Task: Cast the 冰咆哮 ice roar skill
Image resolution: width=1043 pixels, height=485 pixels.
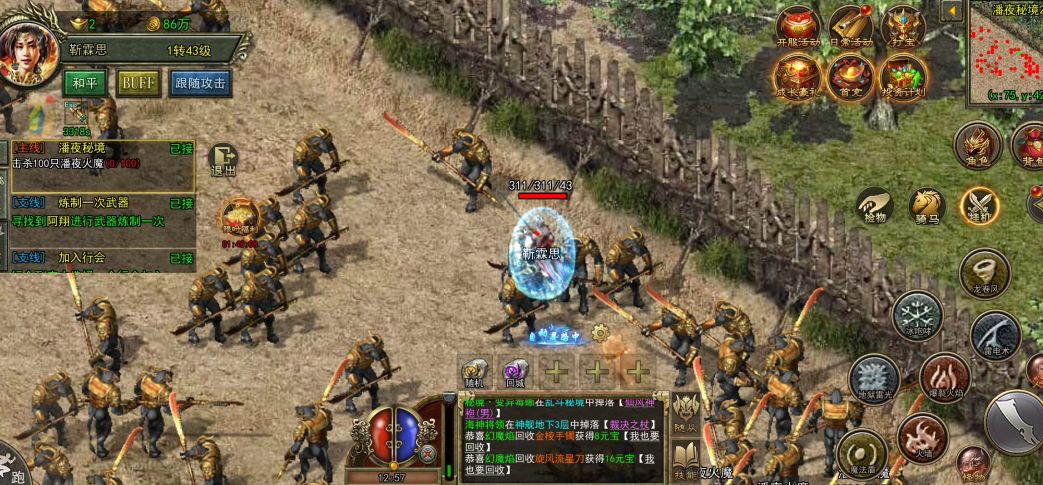Action: coord(916,316)
